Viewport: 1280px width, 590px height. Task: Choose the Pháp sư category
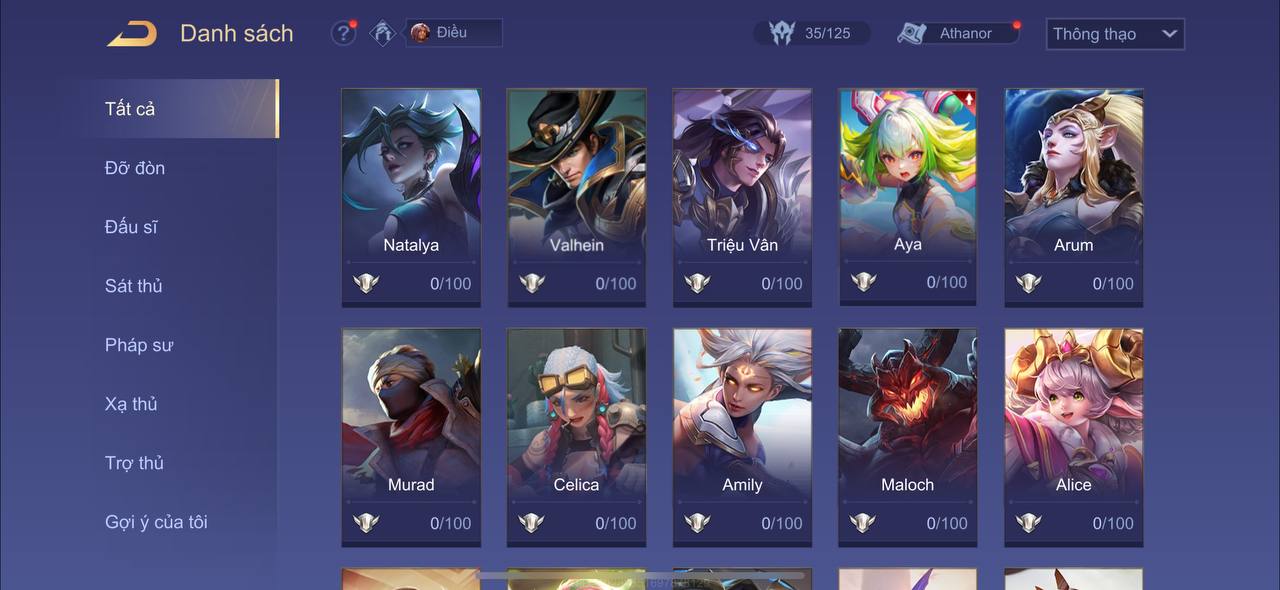click(139, 345)
